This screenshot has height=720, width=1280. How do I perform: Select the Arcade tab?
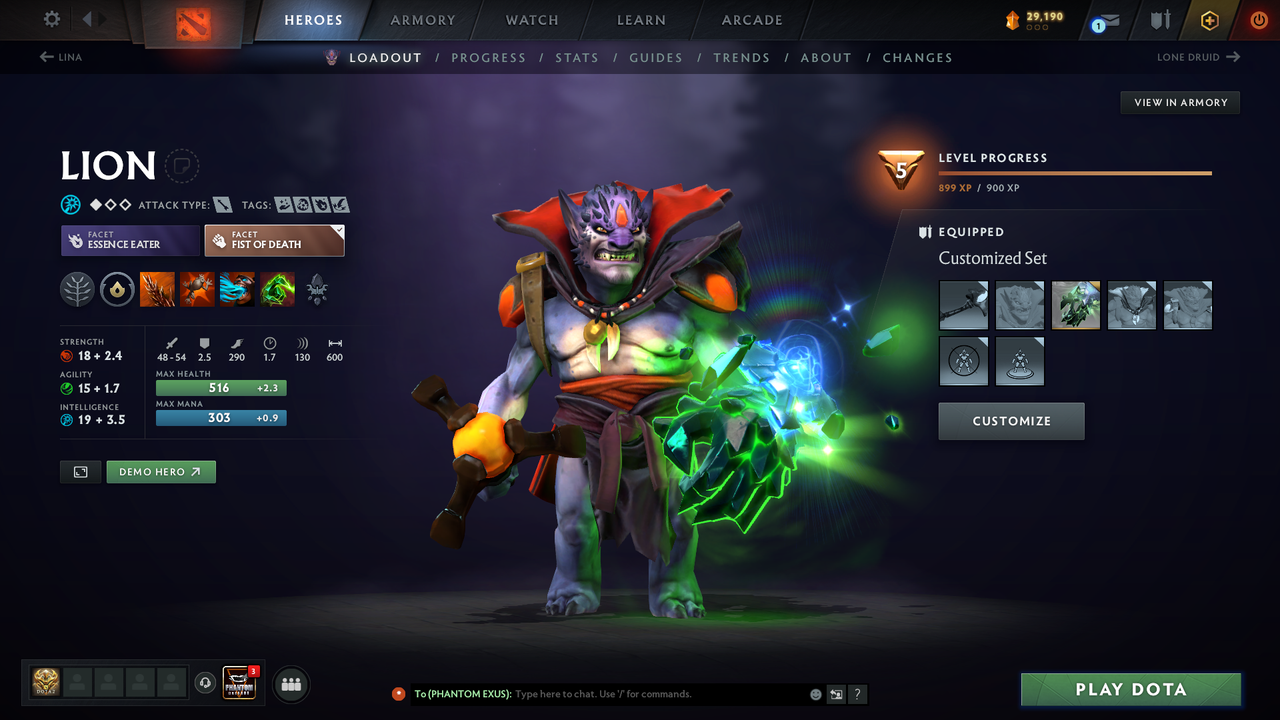click(x=752, y=20)
